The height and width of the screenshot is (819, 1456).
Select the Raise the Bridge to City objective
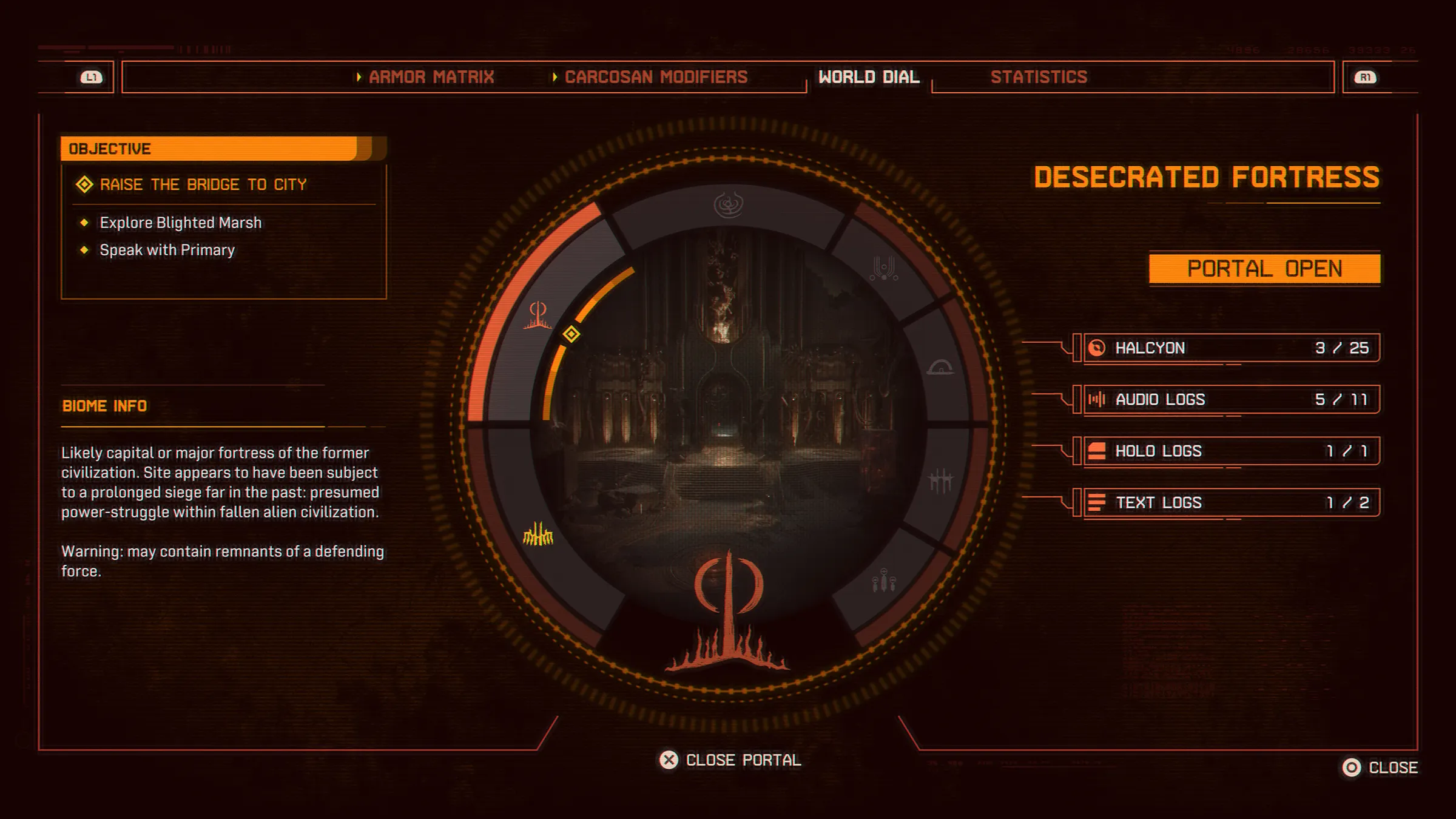[x=203, y=184]
